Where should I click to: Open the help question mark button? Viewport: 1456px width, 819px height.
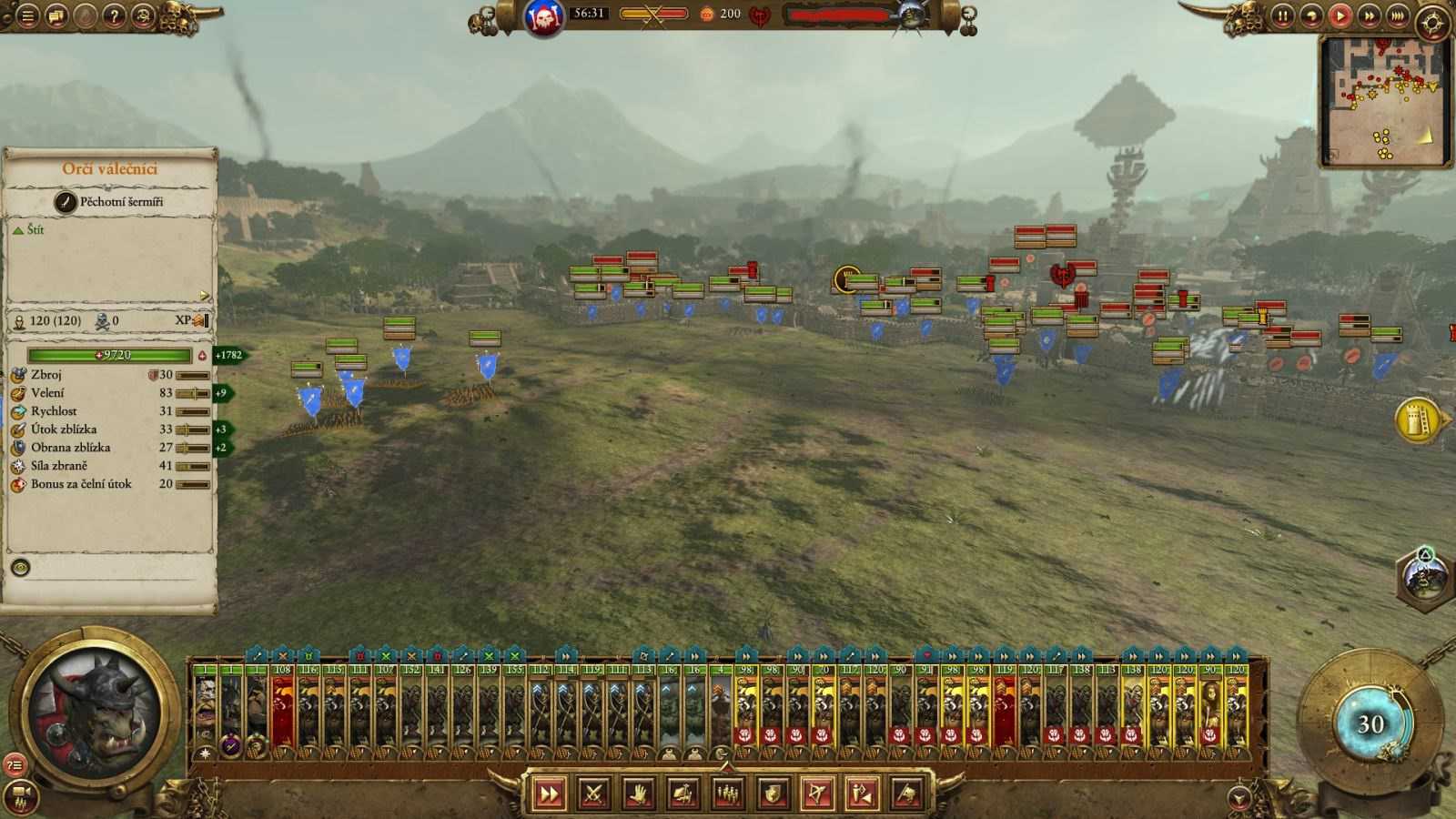click(x=114, y=15)
